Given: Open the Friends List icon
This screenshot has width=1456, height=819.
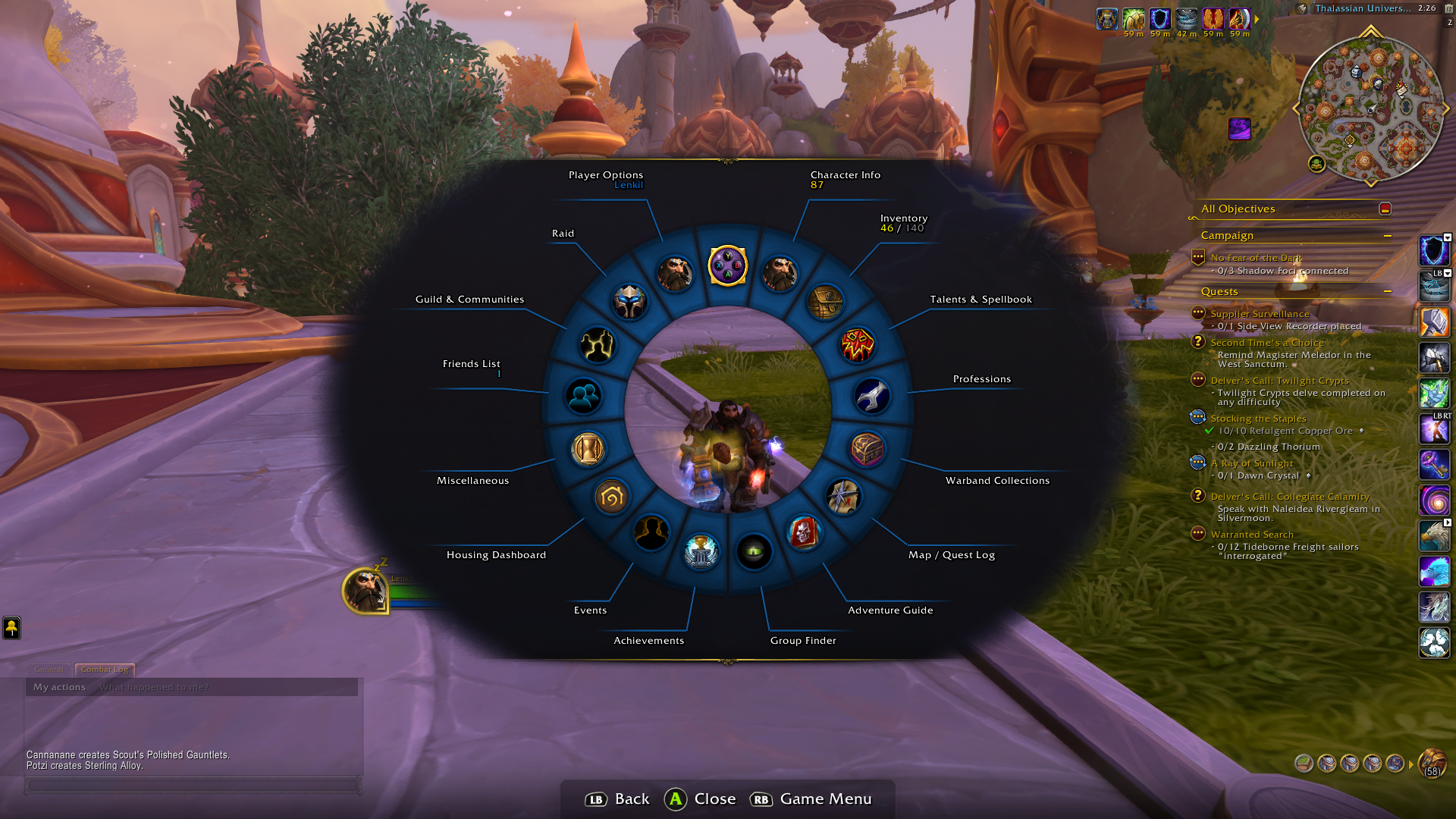Looking at the screenshot, I should (582, 397).
